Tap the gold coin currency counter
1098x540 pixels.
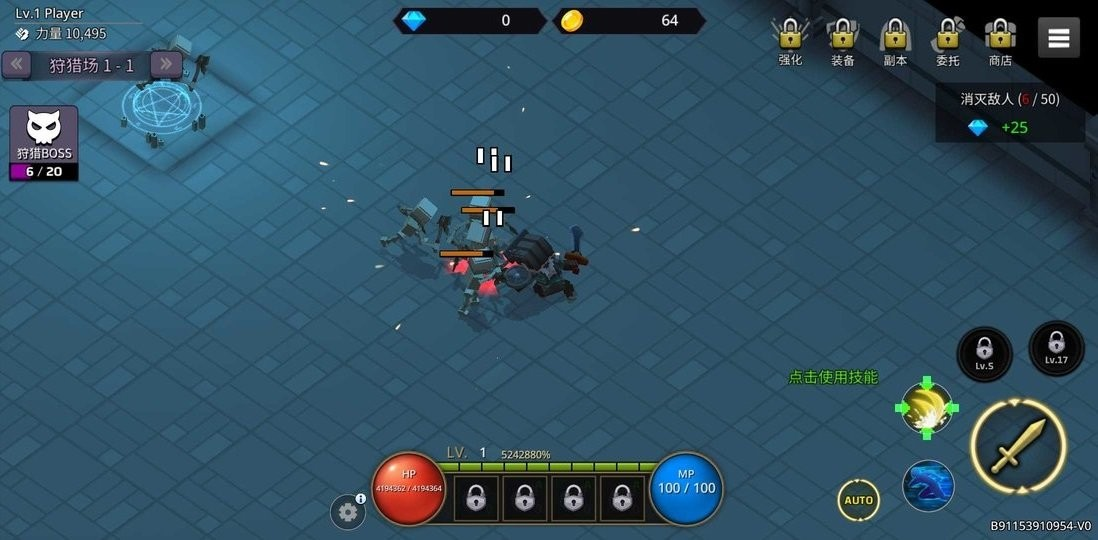[x=629, y=21]
